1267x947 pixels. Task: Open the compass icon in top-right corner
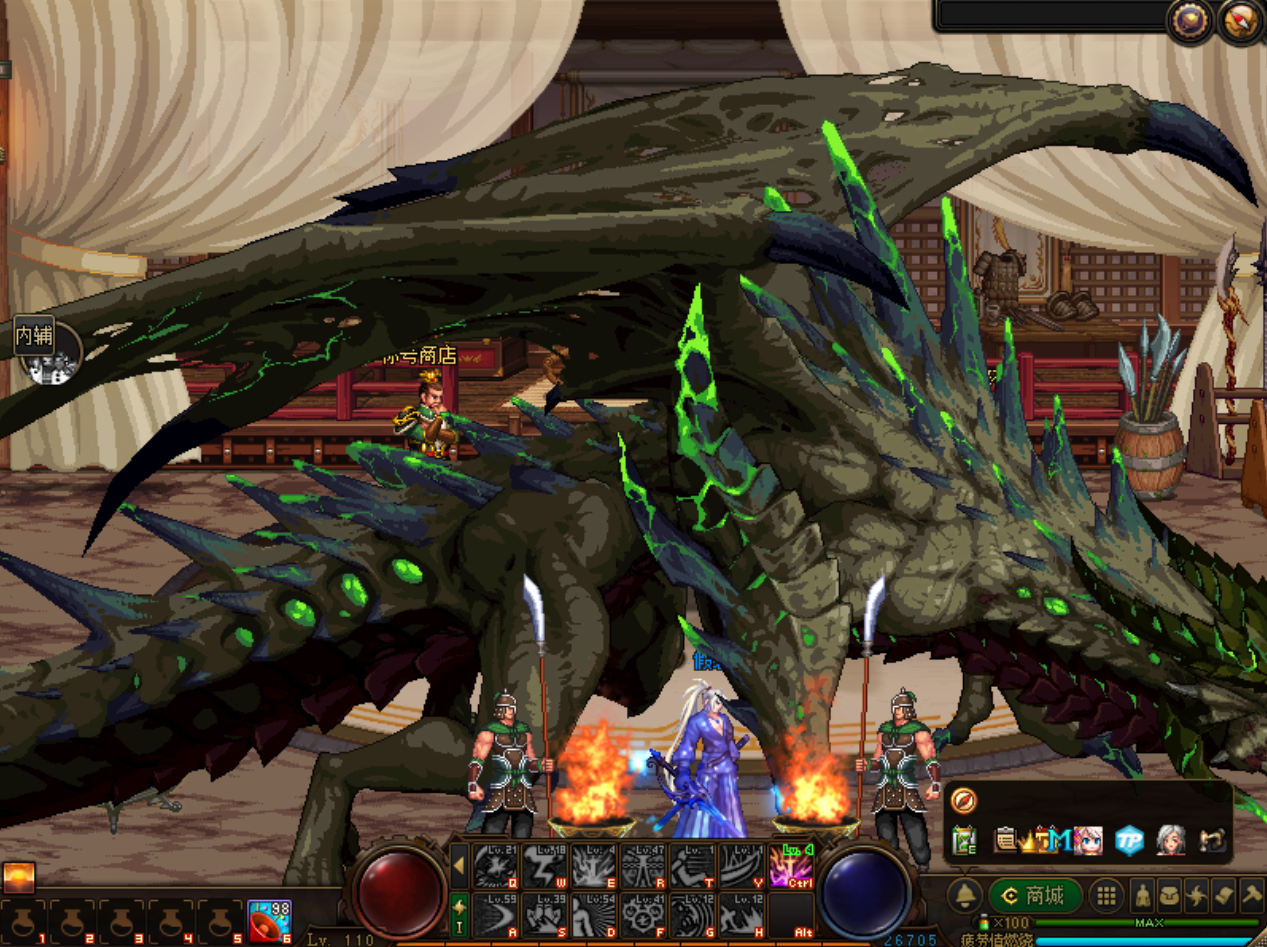click(1239, 22)
